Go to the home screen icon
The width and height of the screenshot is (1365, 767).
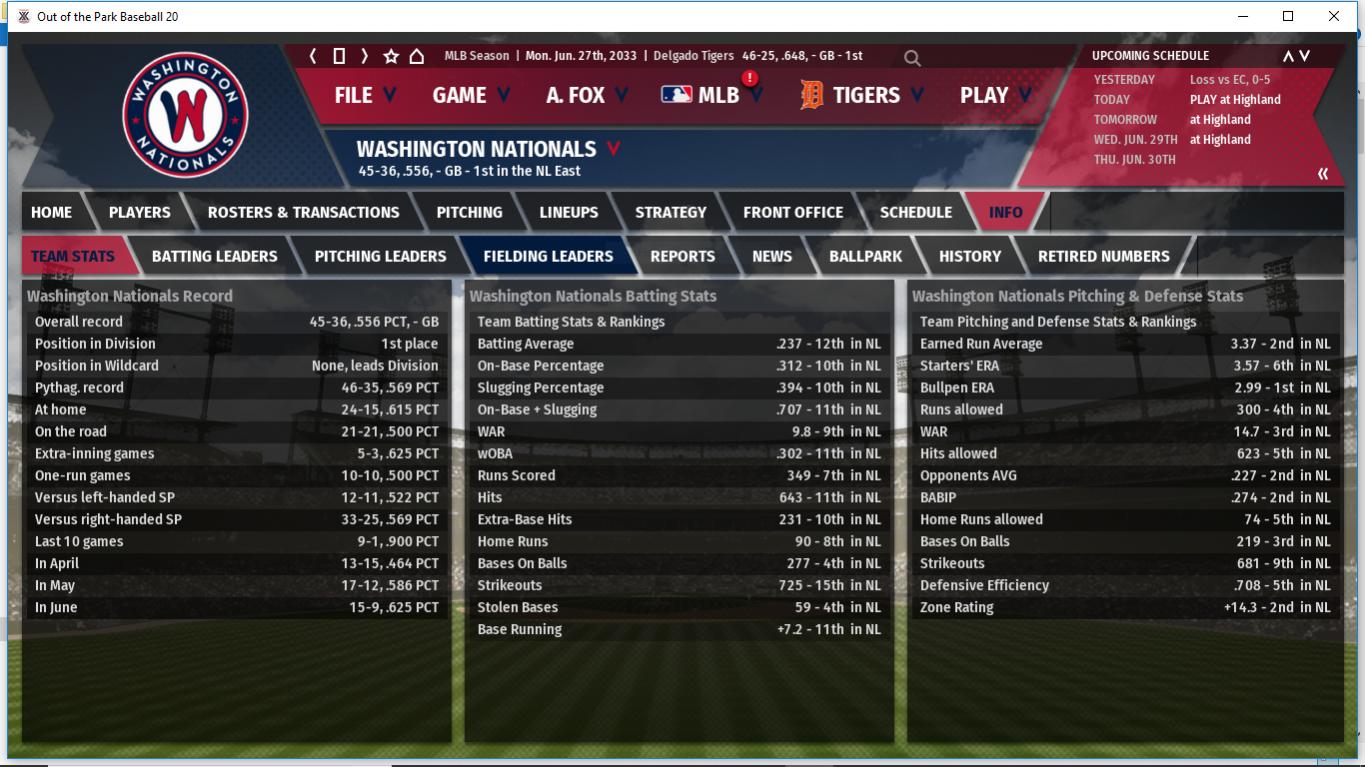(x=417, y=56)
